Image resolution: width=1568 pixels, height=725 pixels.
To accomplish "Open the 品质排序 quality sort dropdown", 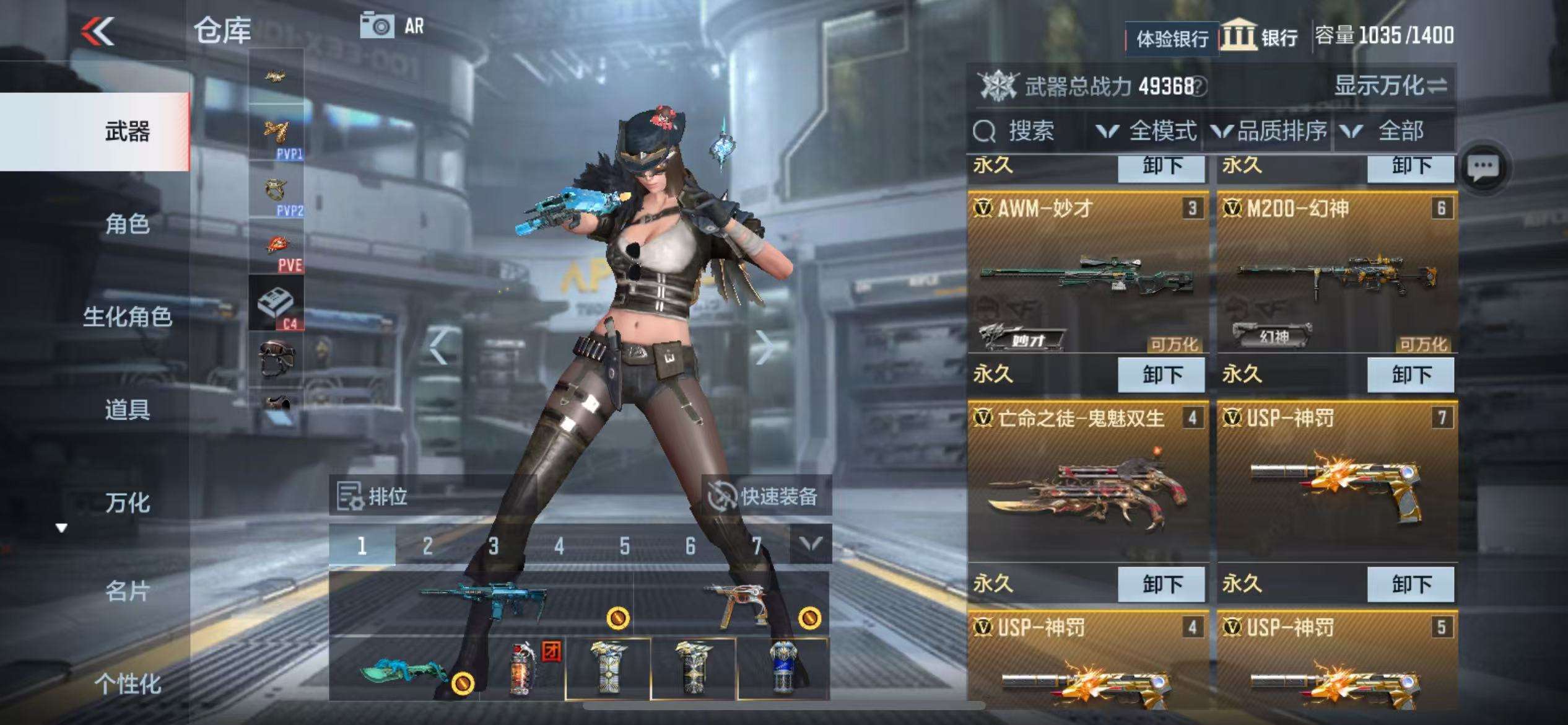I will pyautogui.click(x=1270, y=131).
